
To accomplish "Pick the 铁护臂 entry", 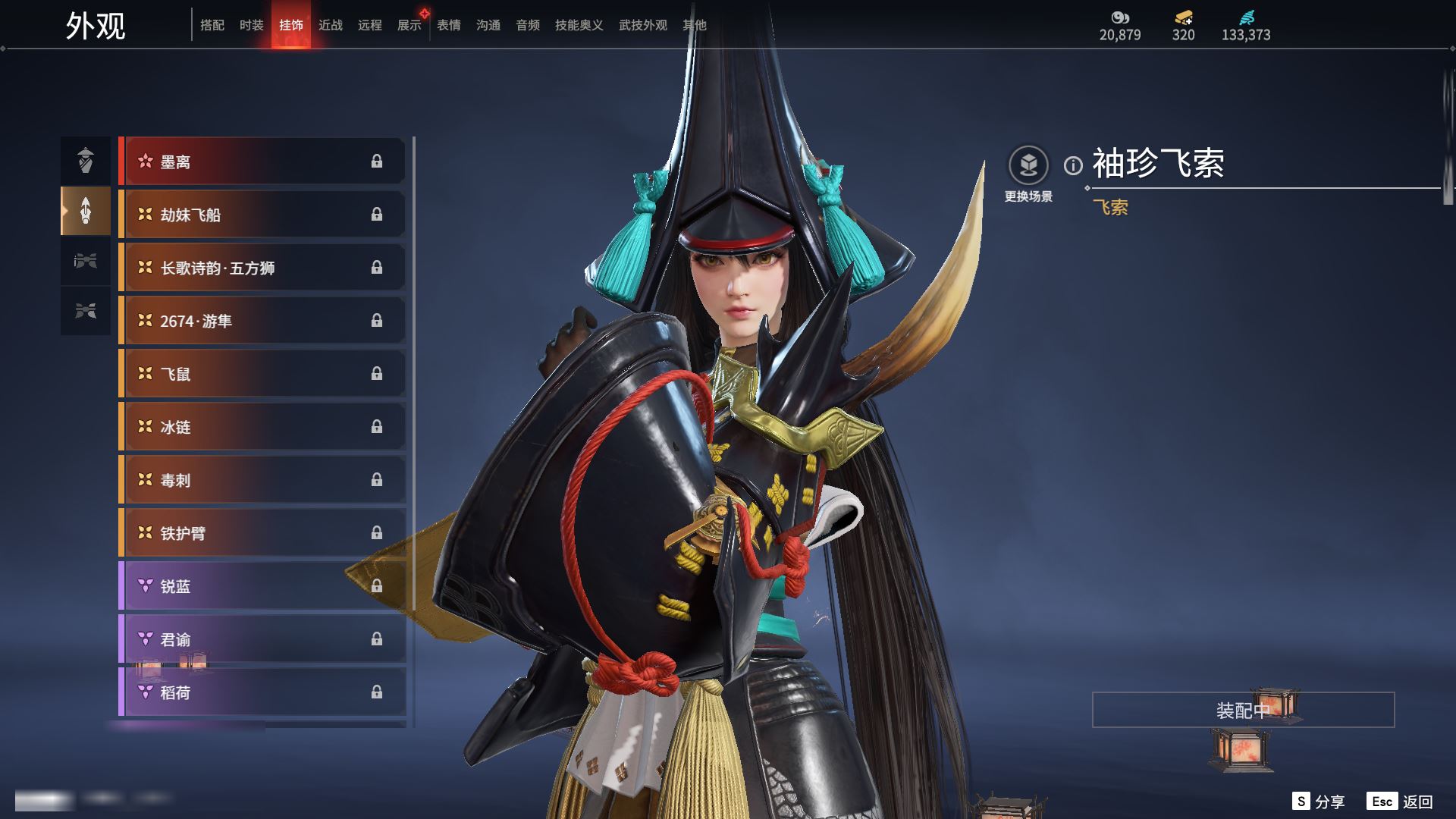I will point(262,533).
